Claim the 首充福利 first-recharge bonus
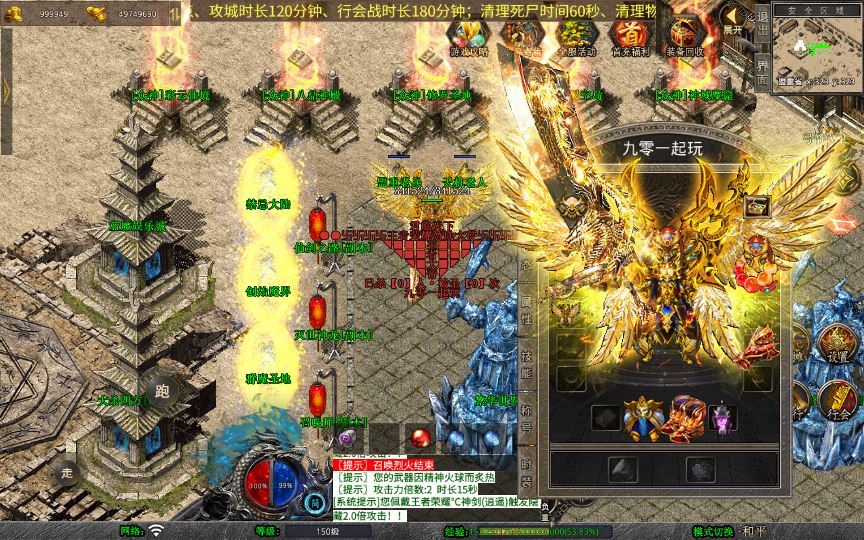 click(630, 37)
